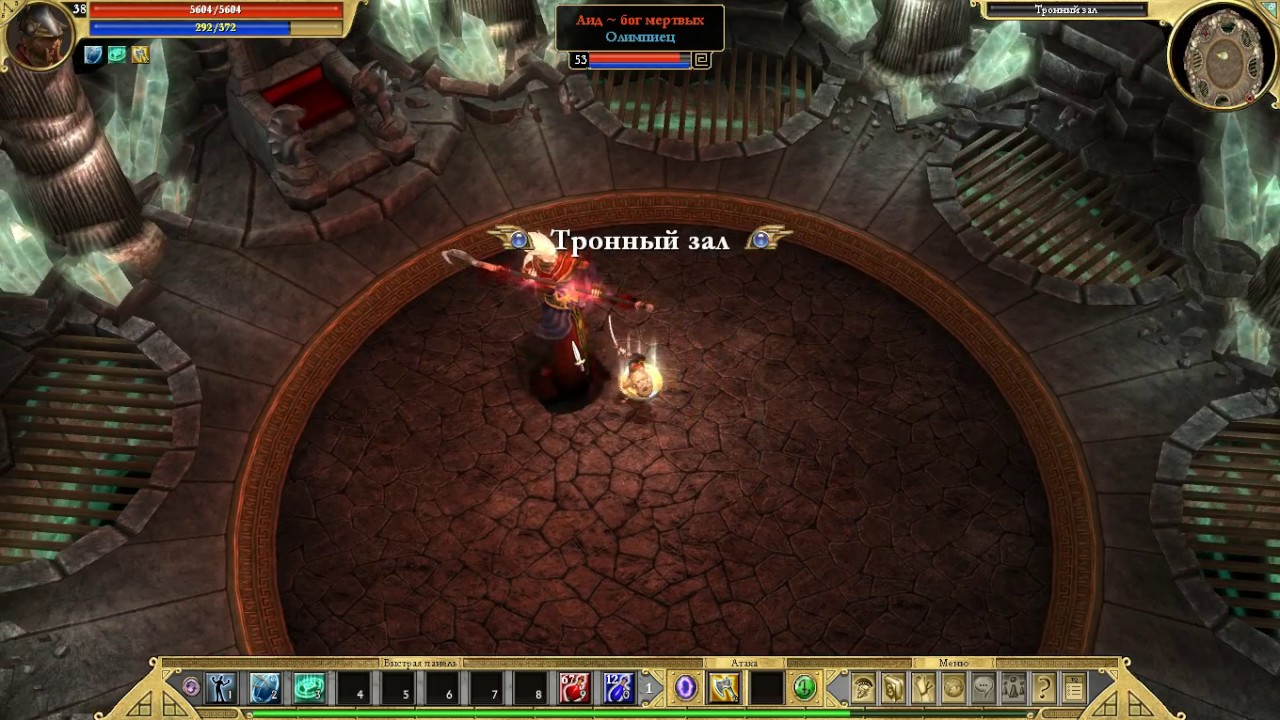Open the globe world map button
This screenshot has width=1280, height=720.
pyautogui.click(x=954, y=688)
